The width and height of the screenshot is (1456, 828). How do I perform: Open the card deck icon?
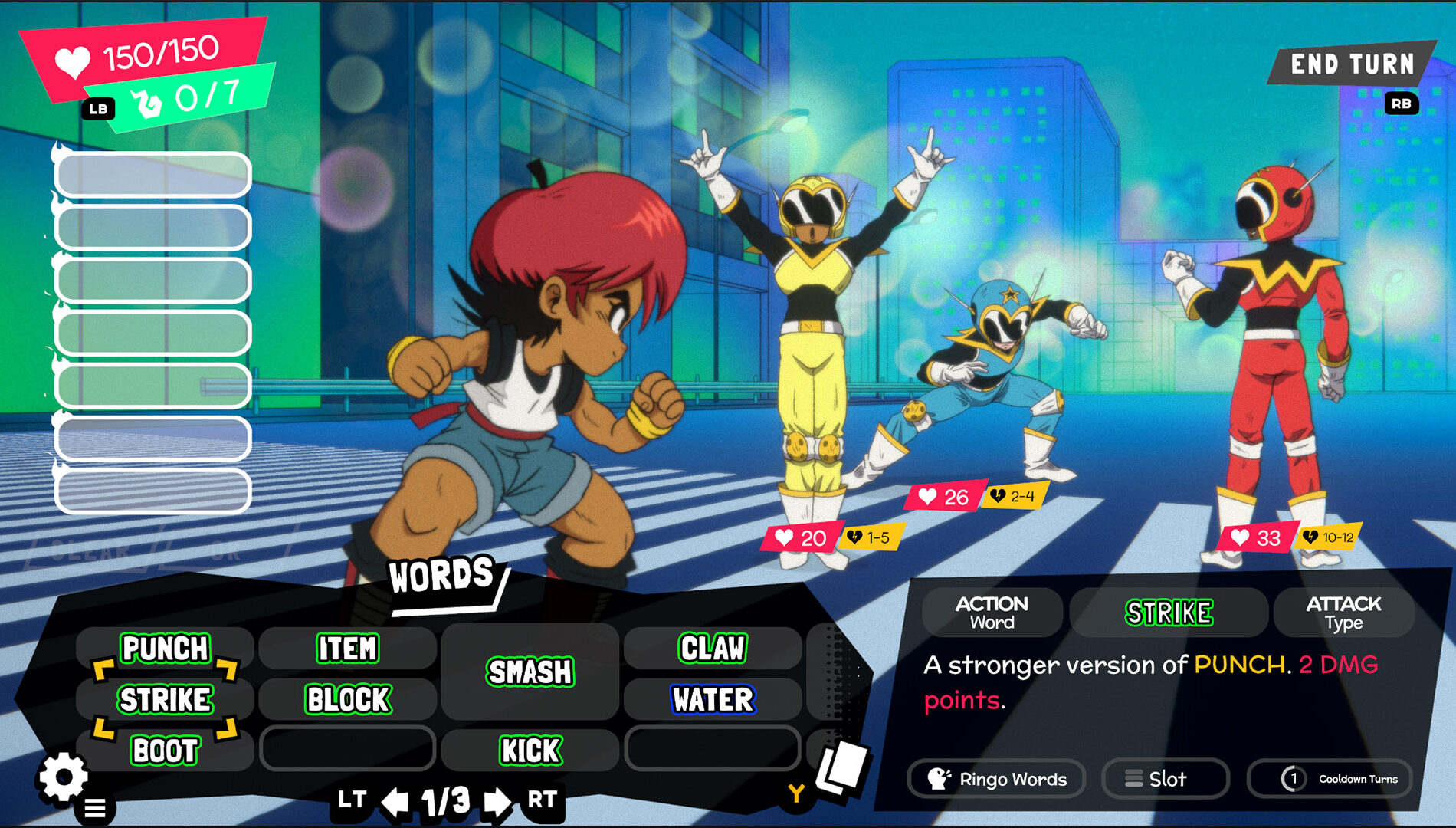[841, 768]
